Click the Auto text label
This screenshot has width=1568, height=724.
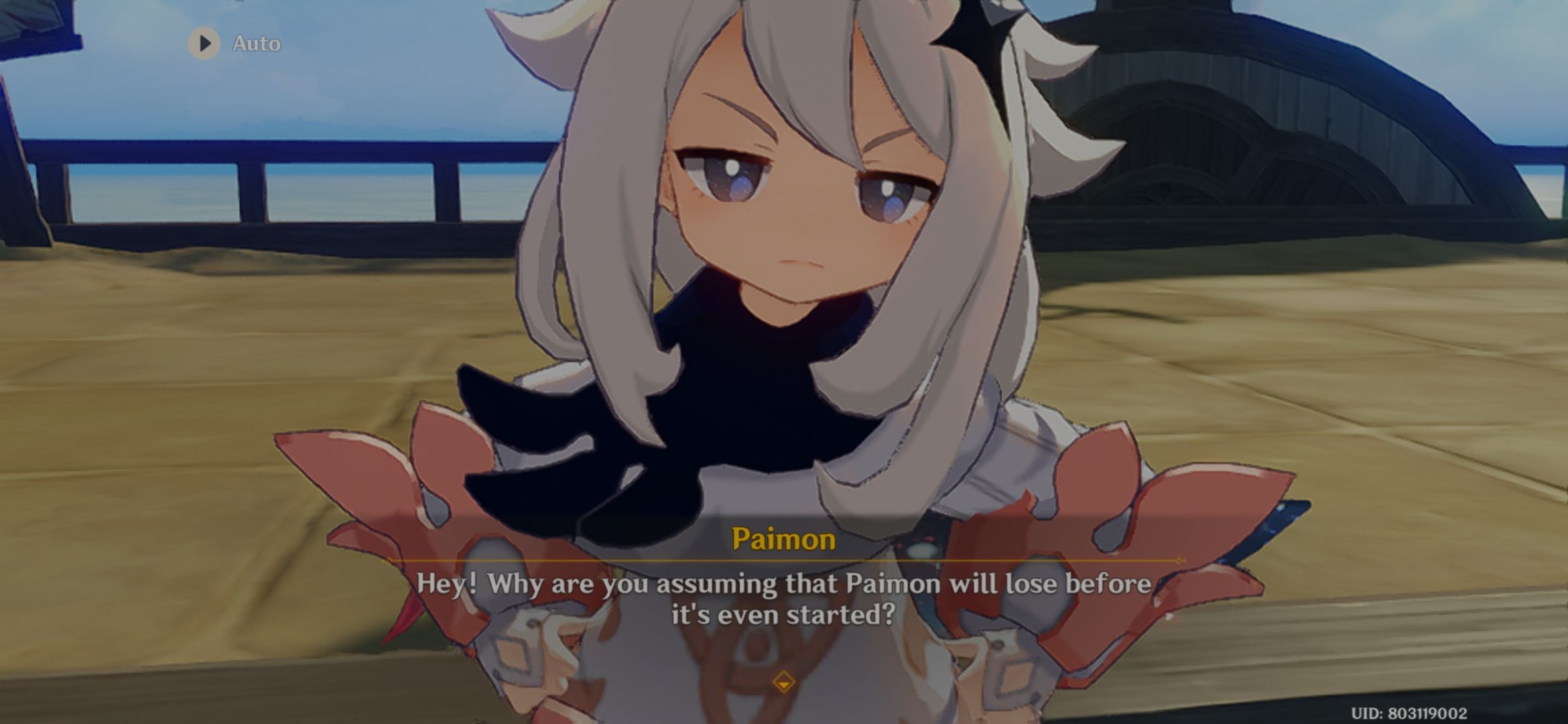click(257, 43)
